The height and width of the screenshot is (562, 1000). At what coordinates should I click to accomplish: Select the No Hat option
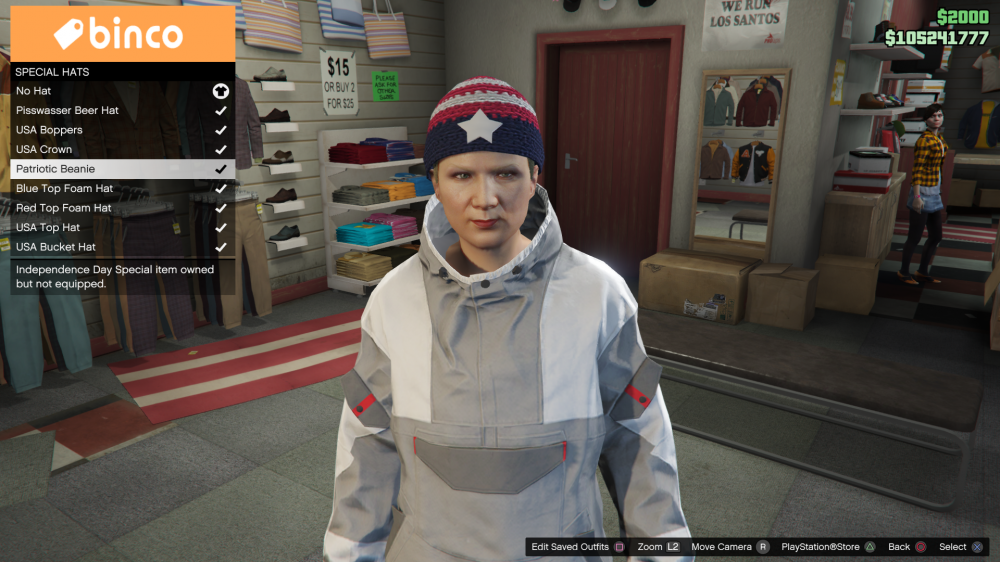tap(34, 91)
